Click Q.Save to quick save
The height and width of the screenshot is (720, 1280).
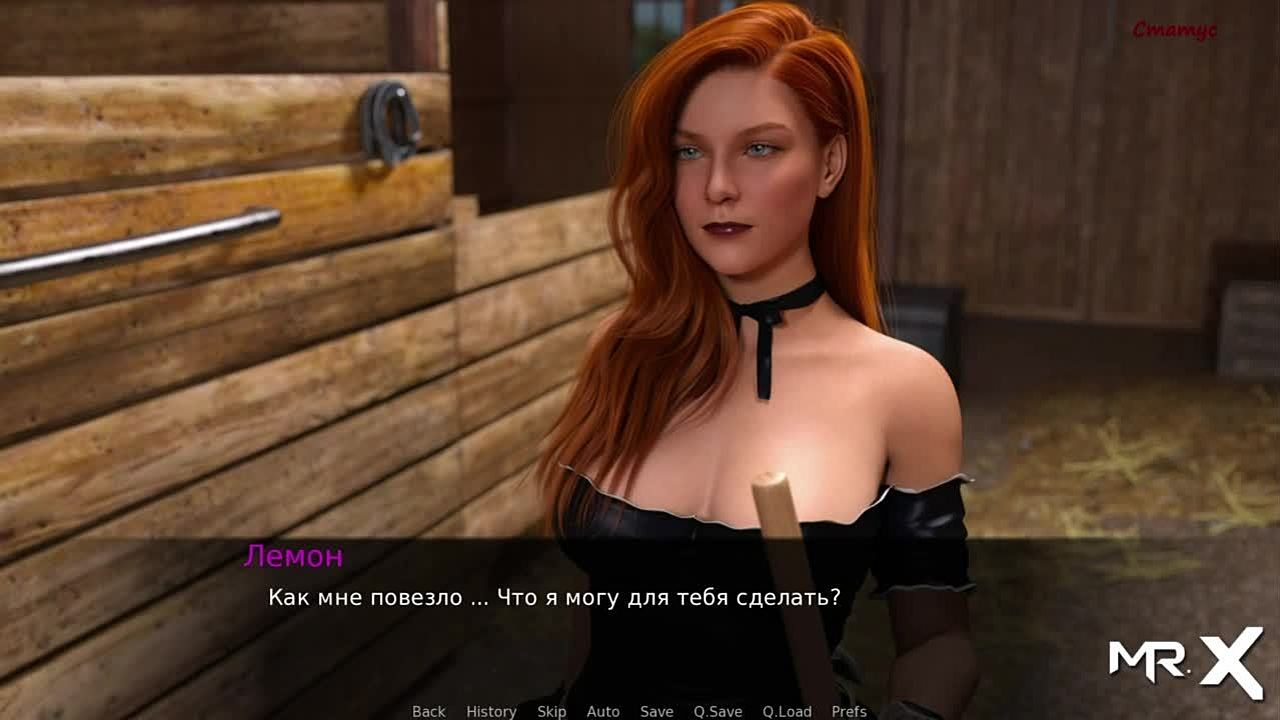(718, 711)
